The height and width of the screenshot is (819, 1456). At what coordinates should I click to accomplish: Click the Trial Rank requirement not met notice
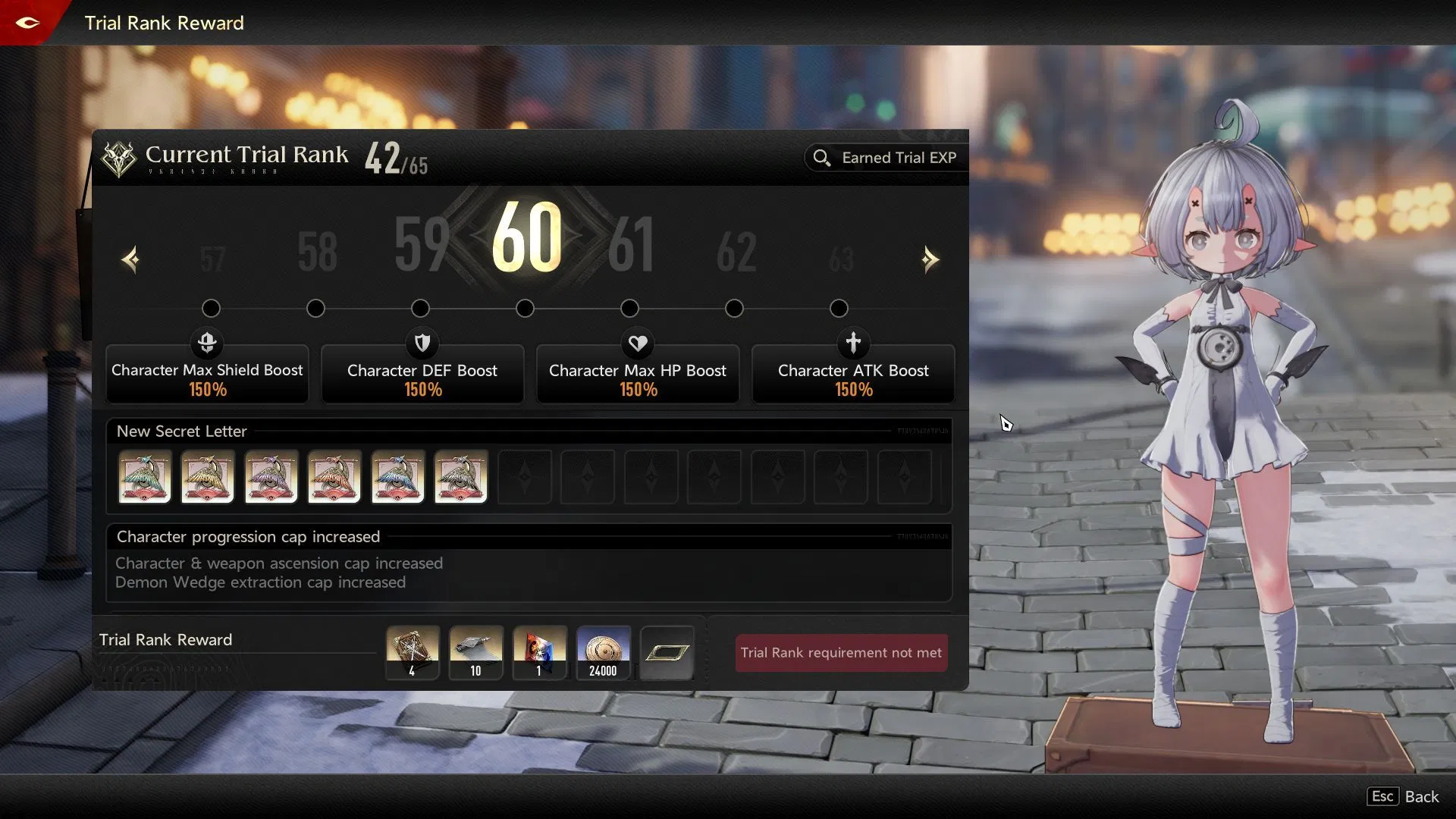[x=840, y=652]
